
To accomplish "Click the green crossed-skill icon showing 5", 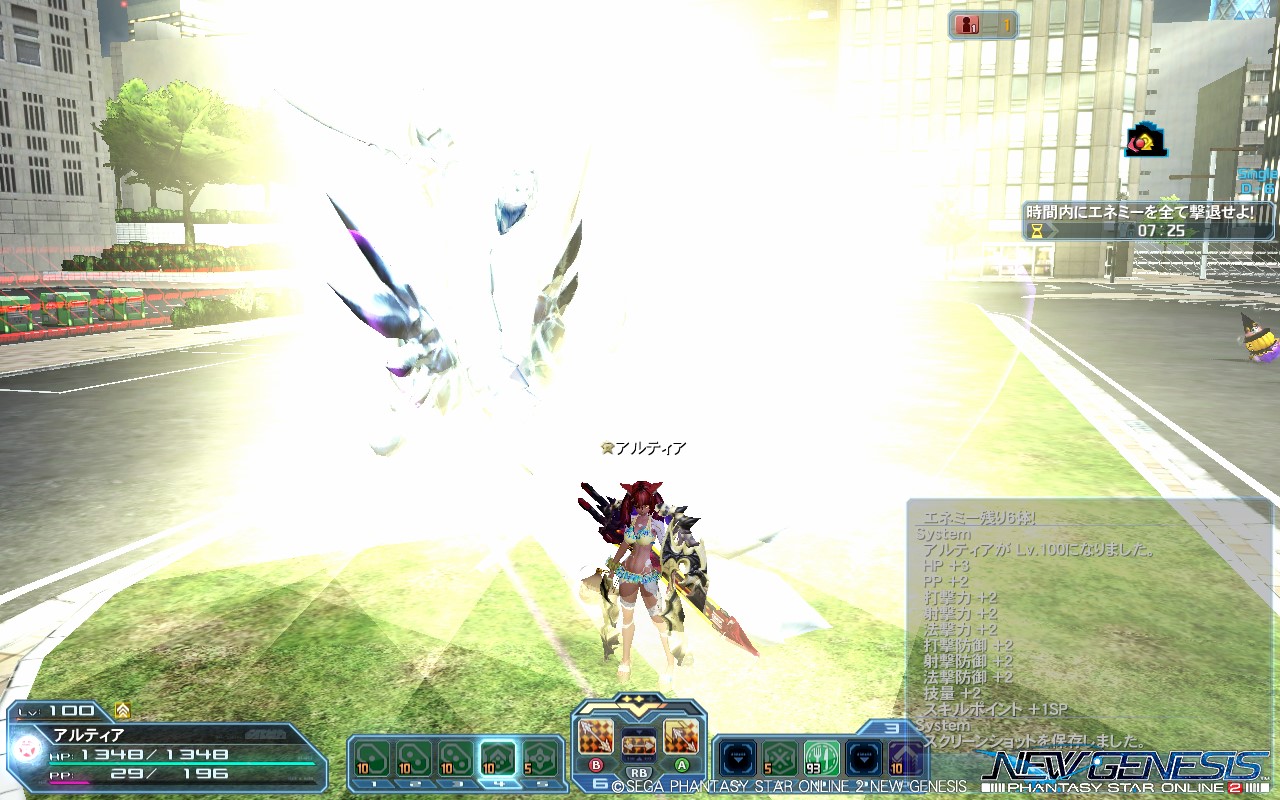I will point(779,757).
